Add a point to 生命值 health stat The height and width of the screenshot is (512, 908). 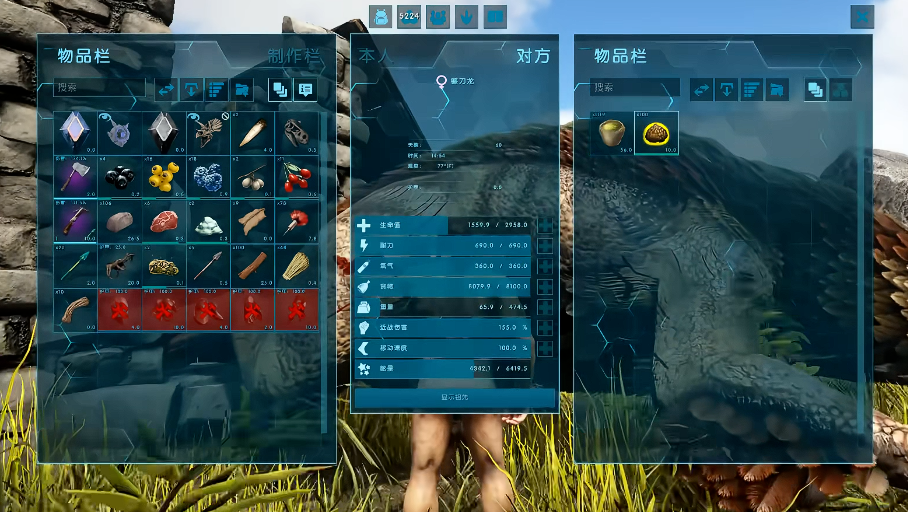[546, 226]
